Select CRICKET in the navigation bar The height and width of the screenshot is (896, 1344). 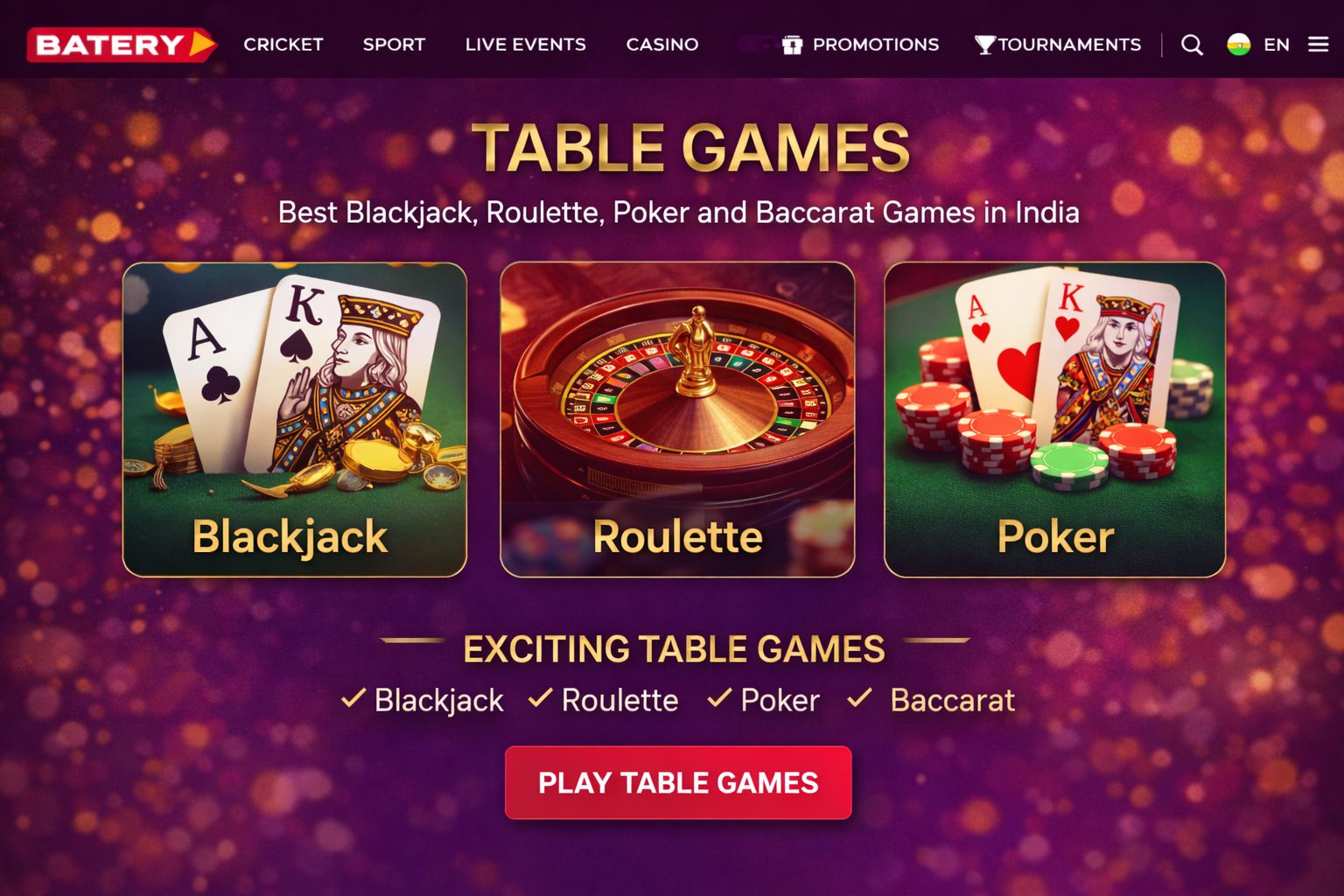283,45
